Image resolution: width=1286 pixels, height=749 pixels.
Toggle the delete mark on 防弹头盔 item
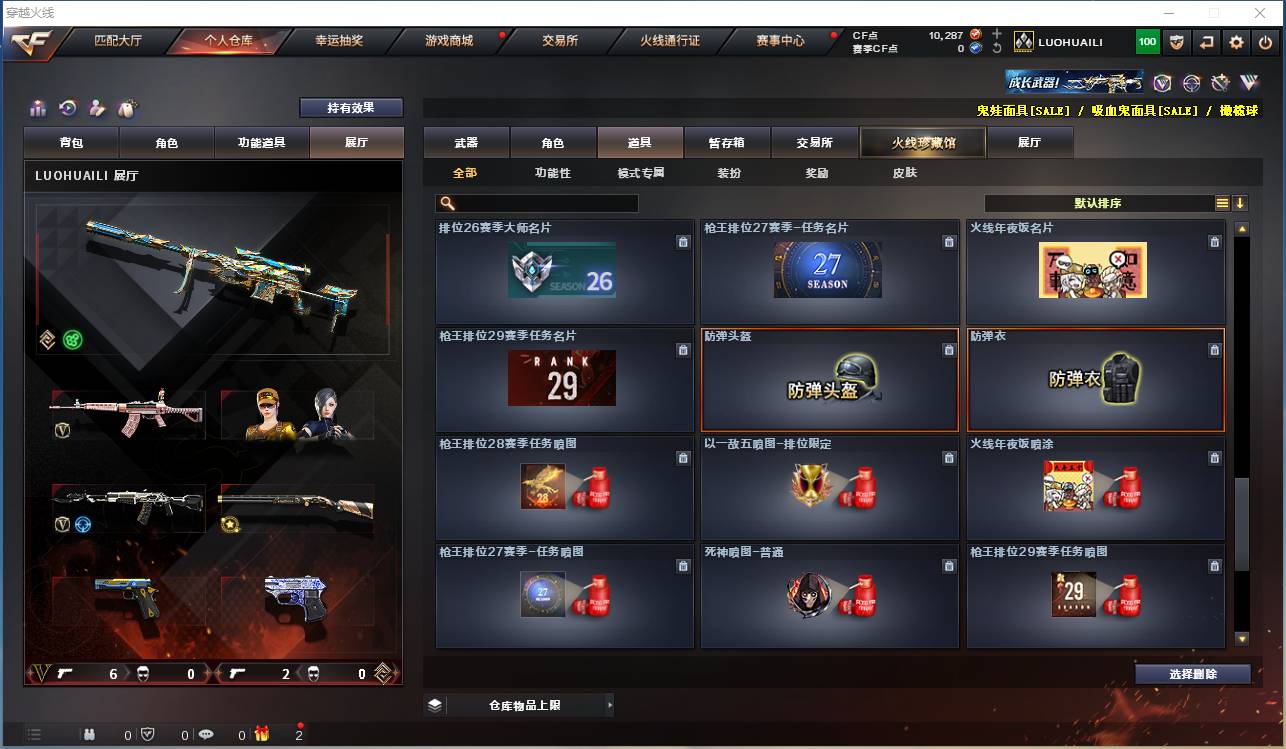[949, 352]
